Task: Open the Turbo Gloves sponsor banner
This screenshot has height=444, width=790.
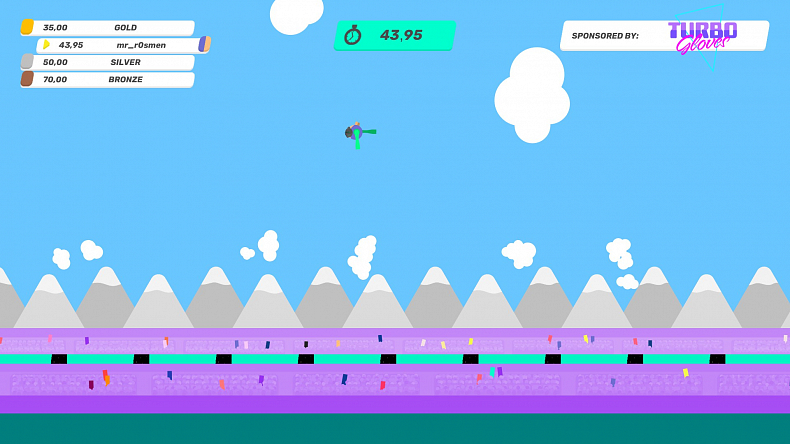Action: tap(665, 36)
